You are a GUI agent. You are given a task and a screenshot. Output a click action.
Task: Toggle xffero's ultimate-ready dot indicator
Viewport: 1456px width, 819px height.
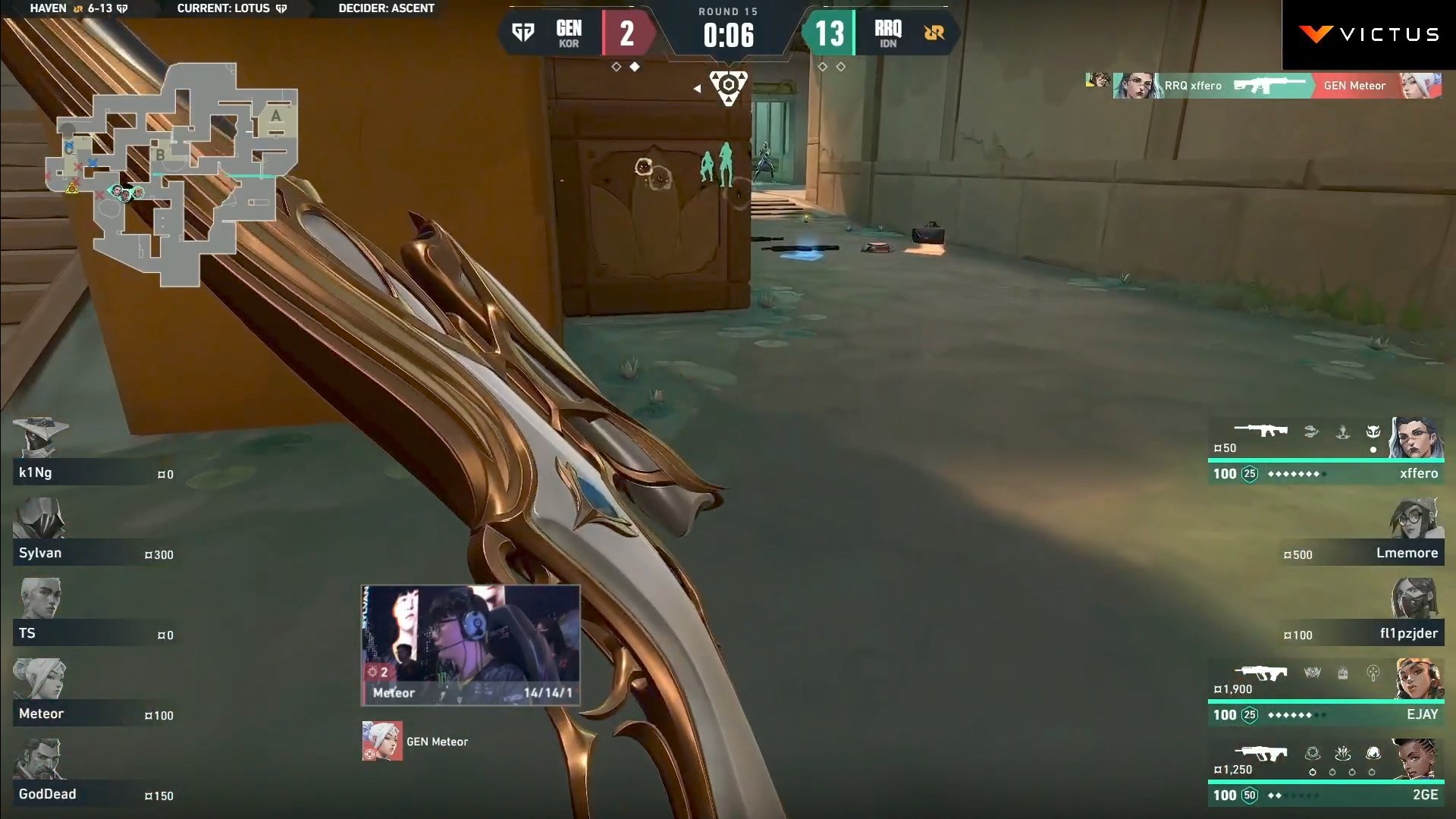[x=1373, y=450]
